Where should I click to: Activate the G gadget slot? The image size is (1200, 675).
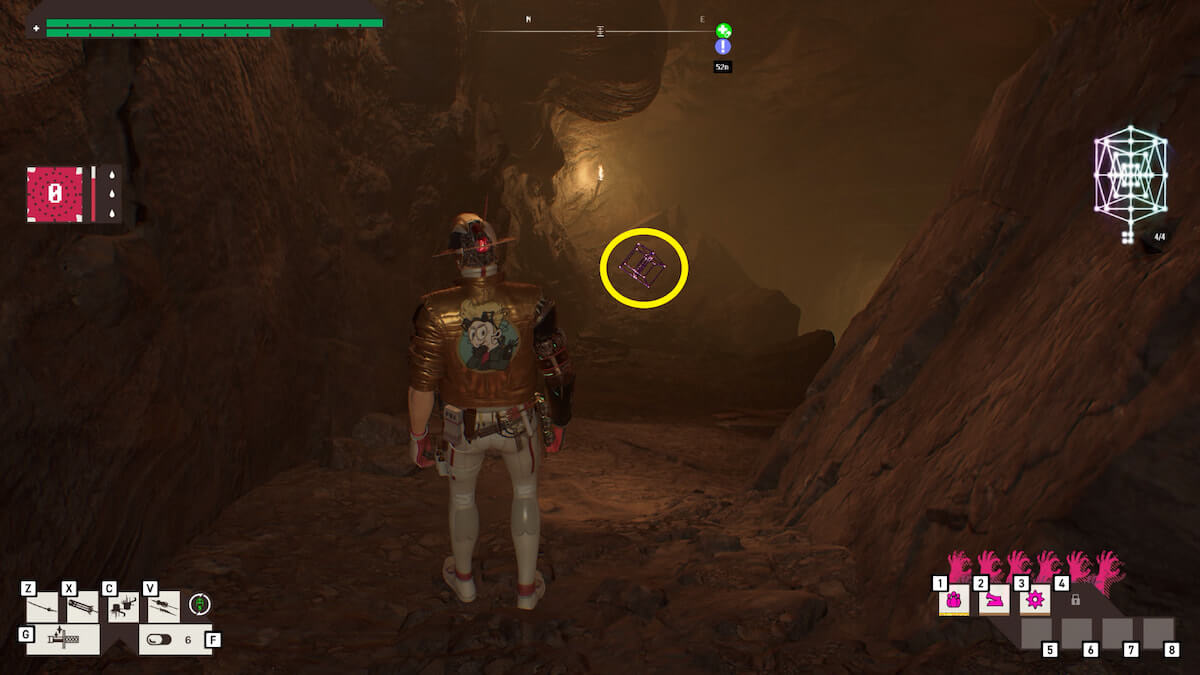click(x=63, y=639)
